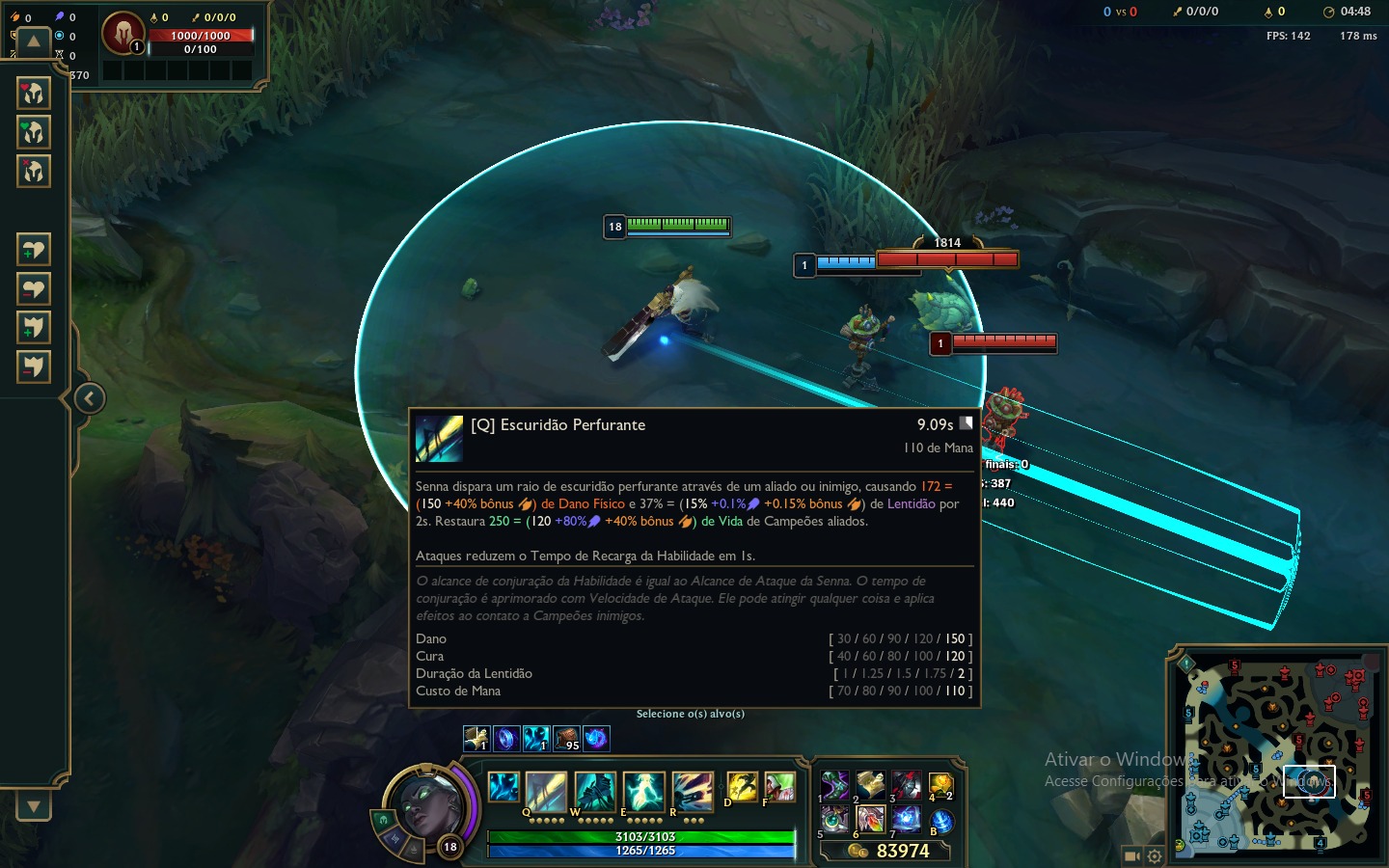Screen dimensions: 1389x868
Task: Refill health with the heart-plus sidebar icon
Action: [33, 248]
